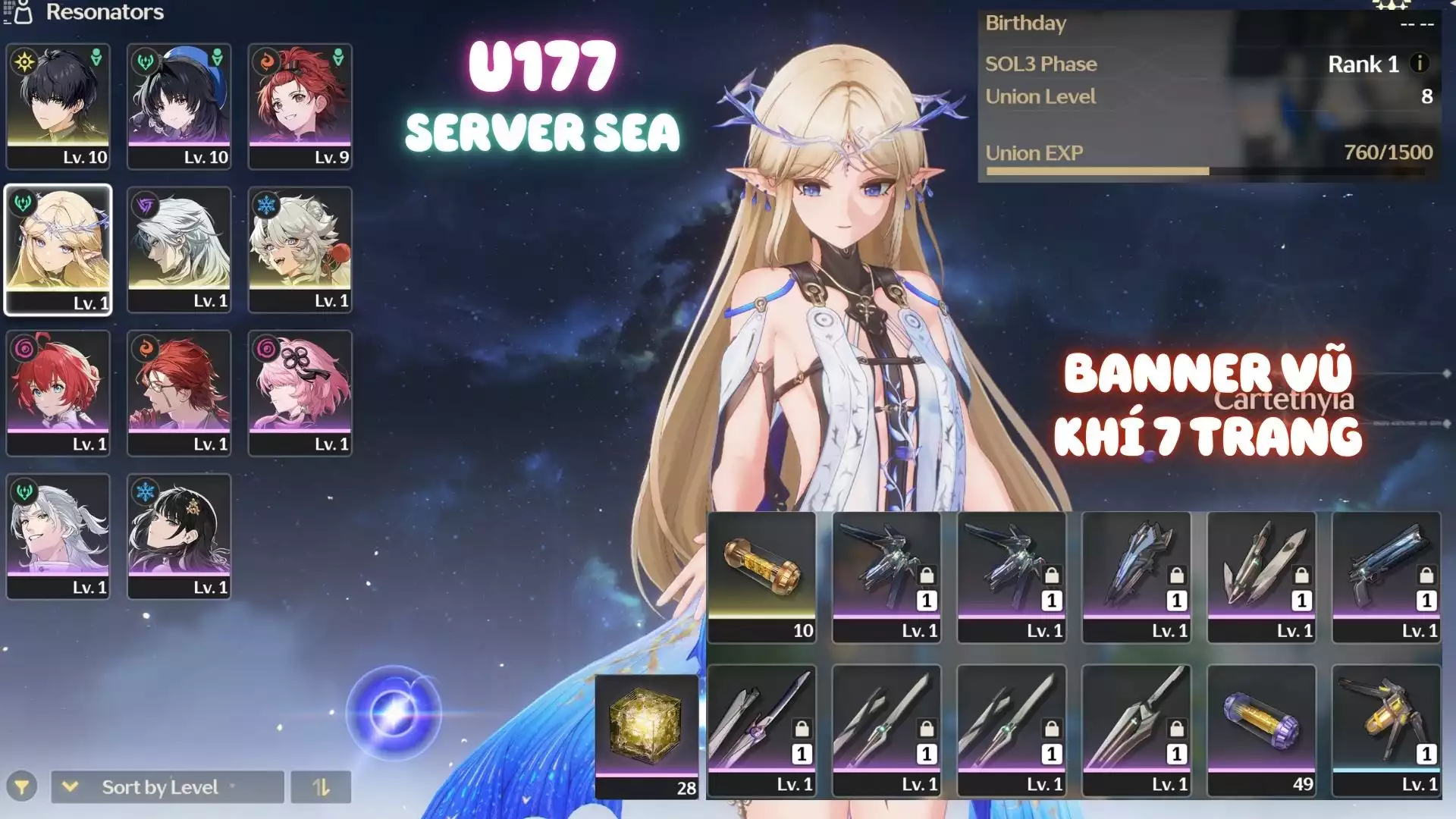Choose the purple tube item with count 49

click(1261, 730)
